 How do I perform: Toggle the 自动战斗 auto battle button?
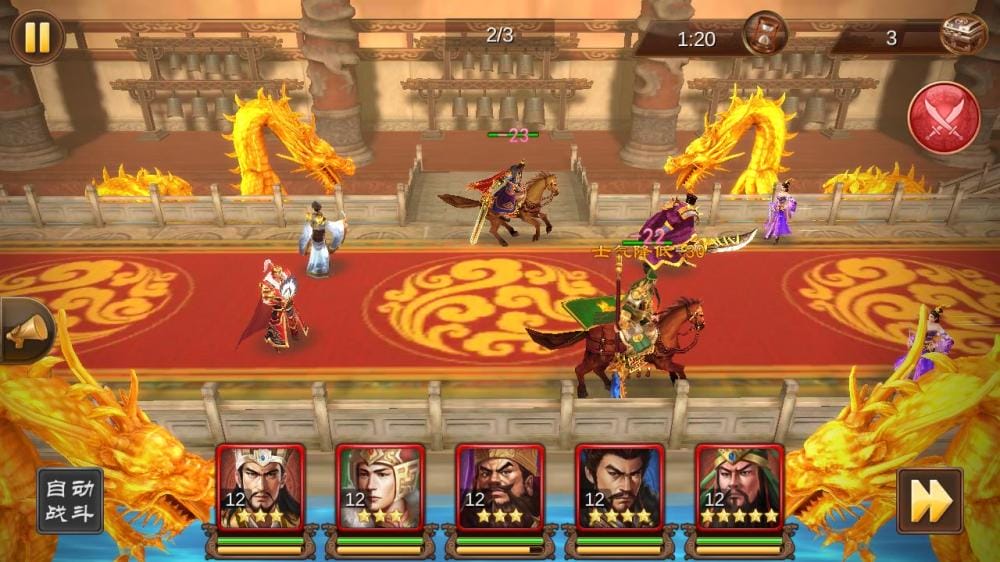(x=70, y=500)
